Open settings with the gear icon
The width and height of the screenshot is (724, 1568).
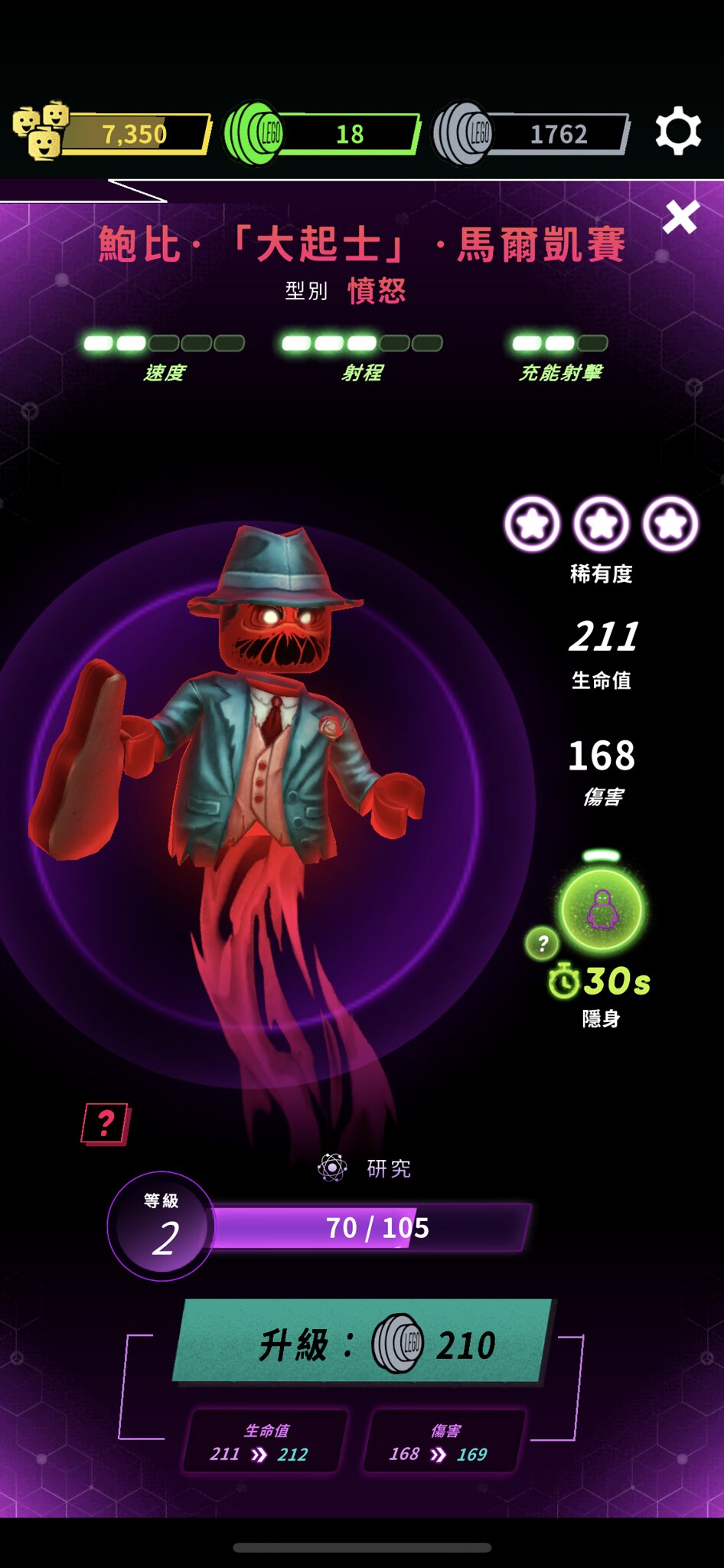click(678, 132)
